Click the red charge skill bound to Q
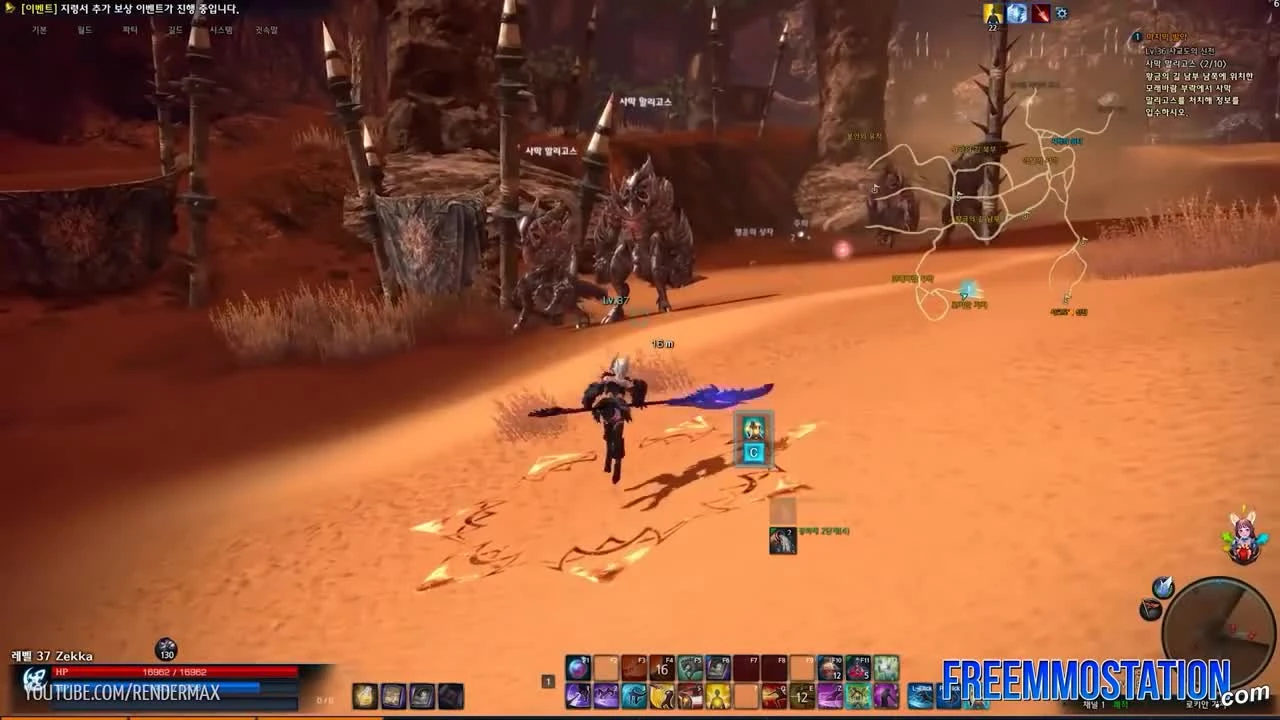 [x=775, y=696]
